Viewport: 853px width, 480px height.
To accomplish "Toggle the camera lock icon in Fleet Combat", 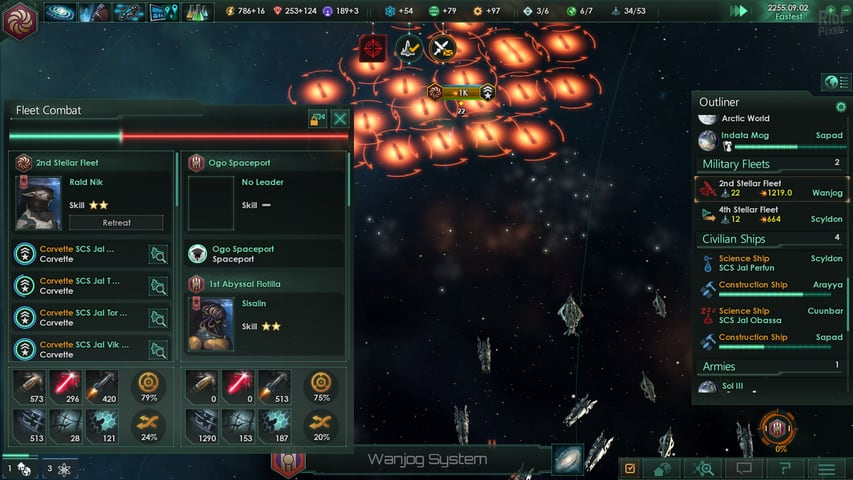I will pyautogui.click(x=317, y=119).
